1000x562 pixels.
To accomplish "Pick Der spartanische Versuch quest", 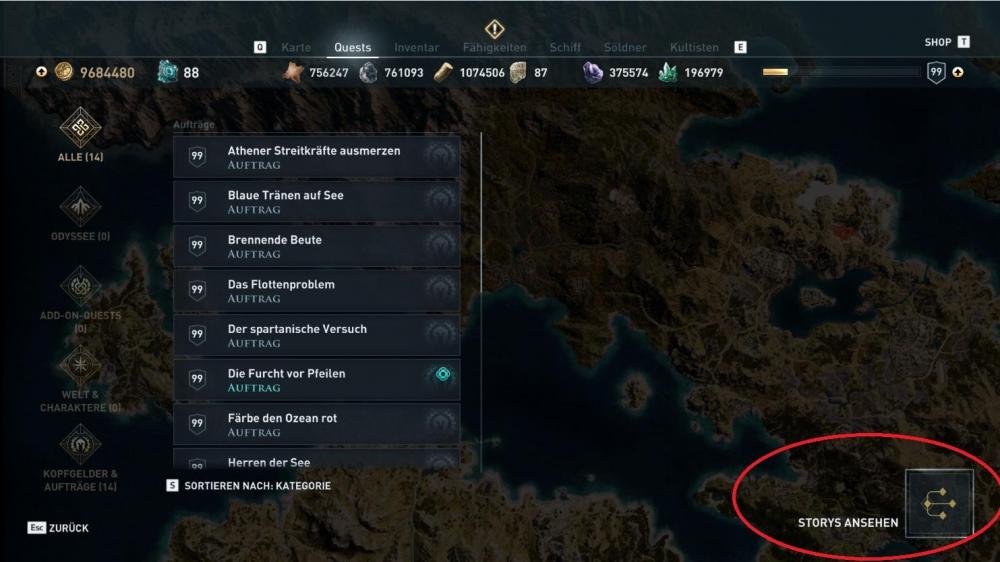I will click(x=316, y=335).
